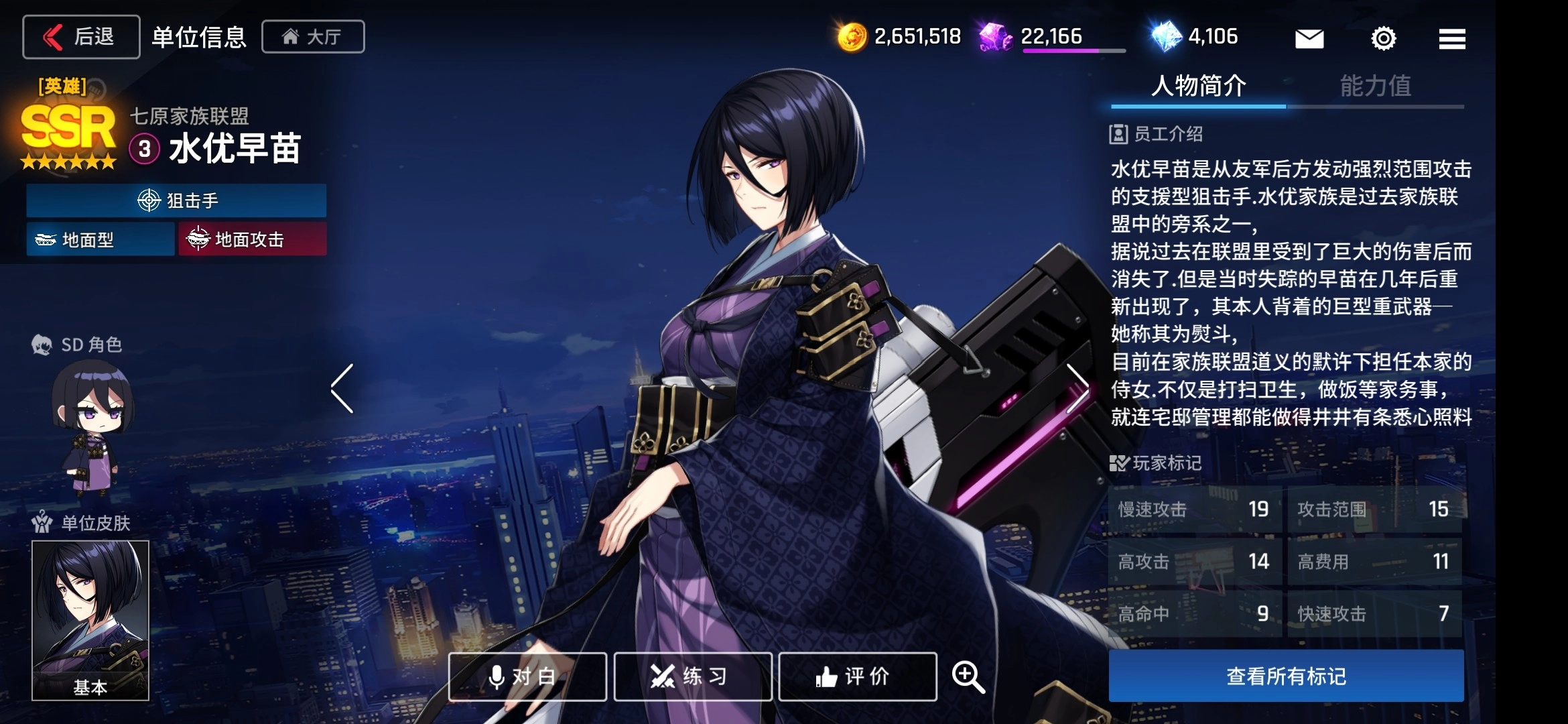
Task: Click the 后退 back button
Action: [81, 37]
